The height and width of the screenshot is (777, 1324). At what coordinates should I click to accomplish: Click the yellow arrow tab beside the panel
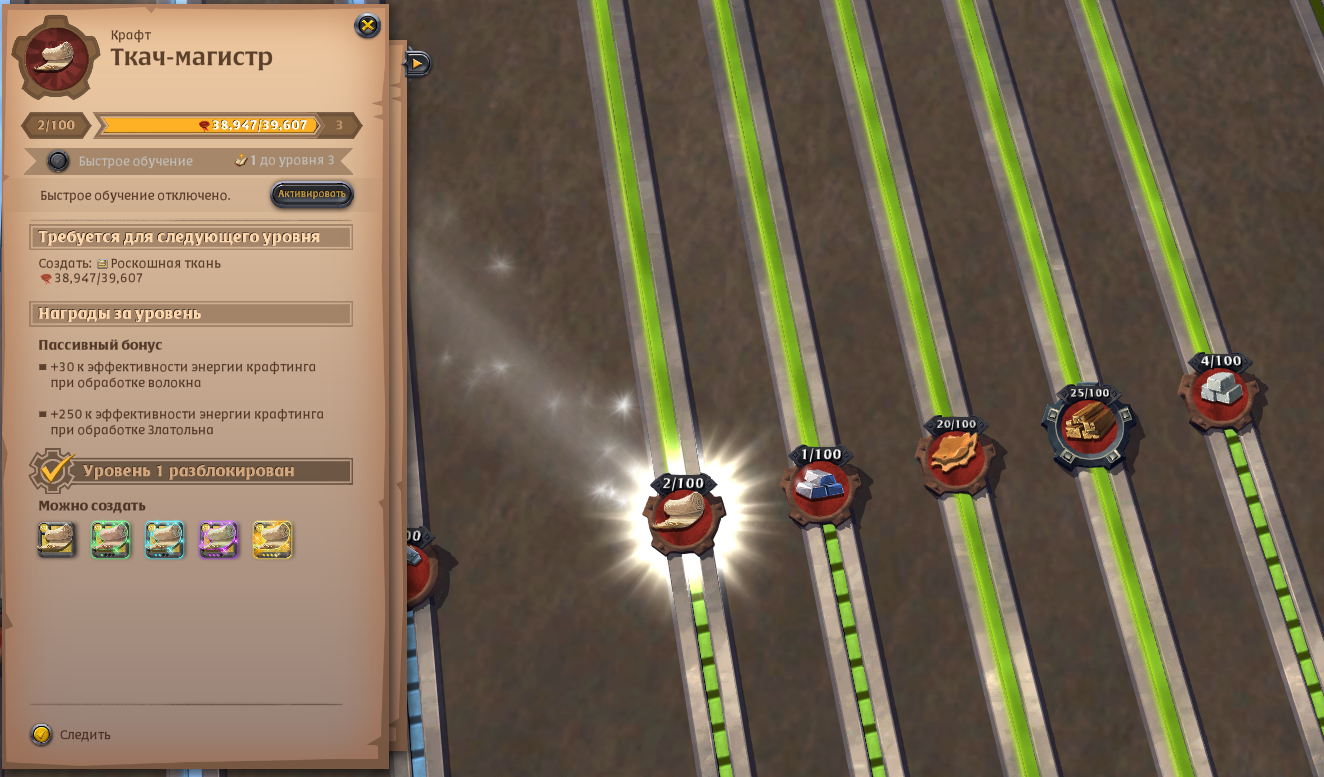pyautogui.click(x=418, y=64)
